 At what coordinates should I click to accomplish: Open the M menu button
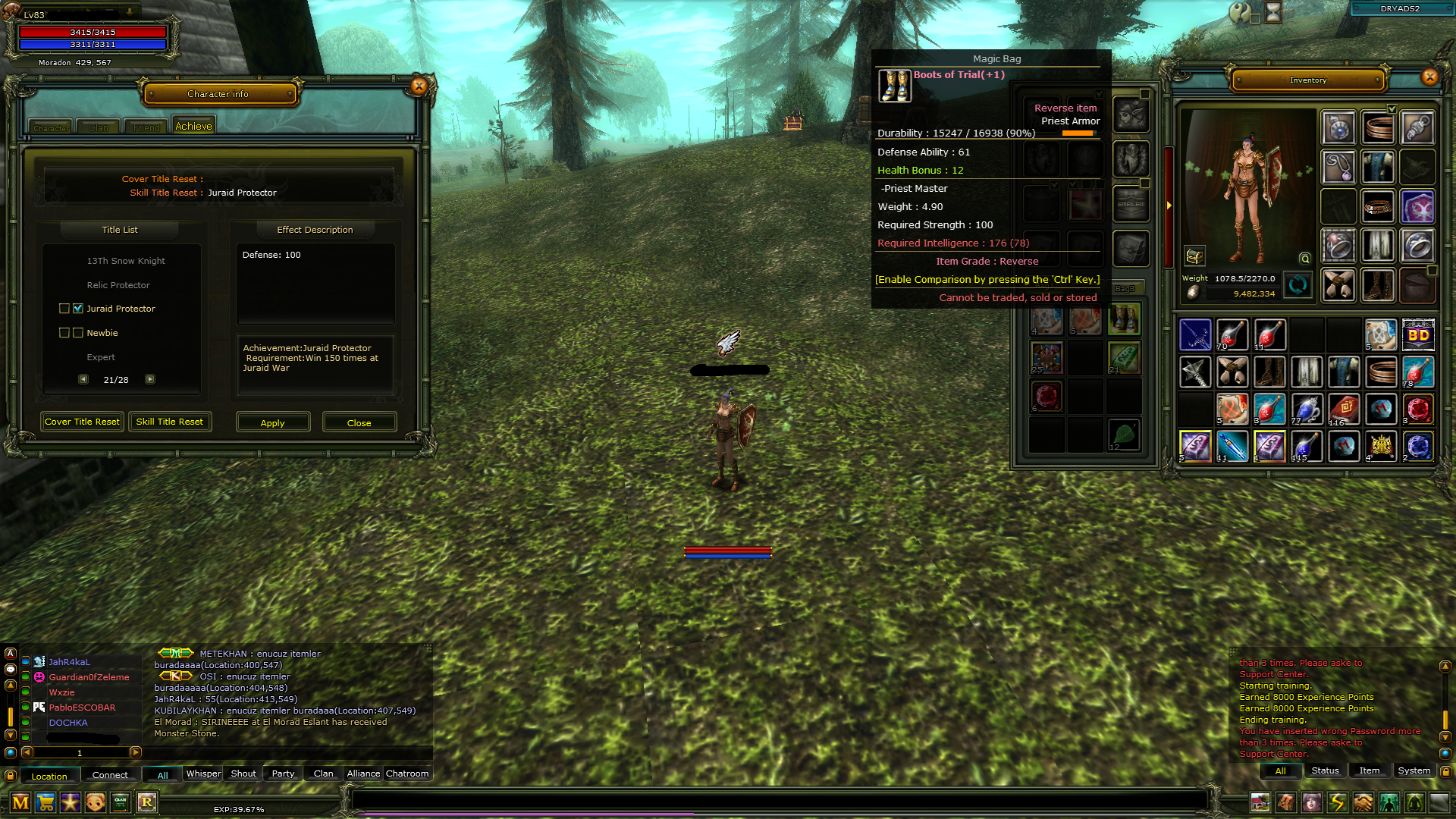pos(20,802)
